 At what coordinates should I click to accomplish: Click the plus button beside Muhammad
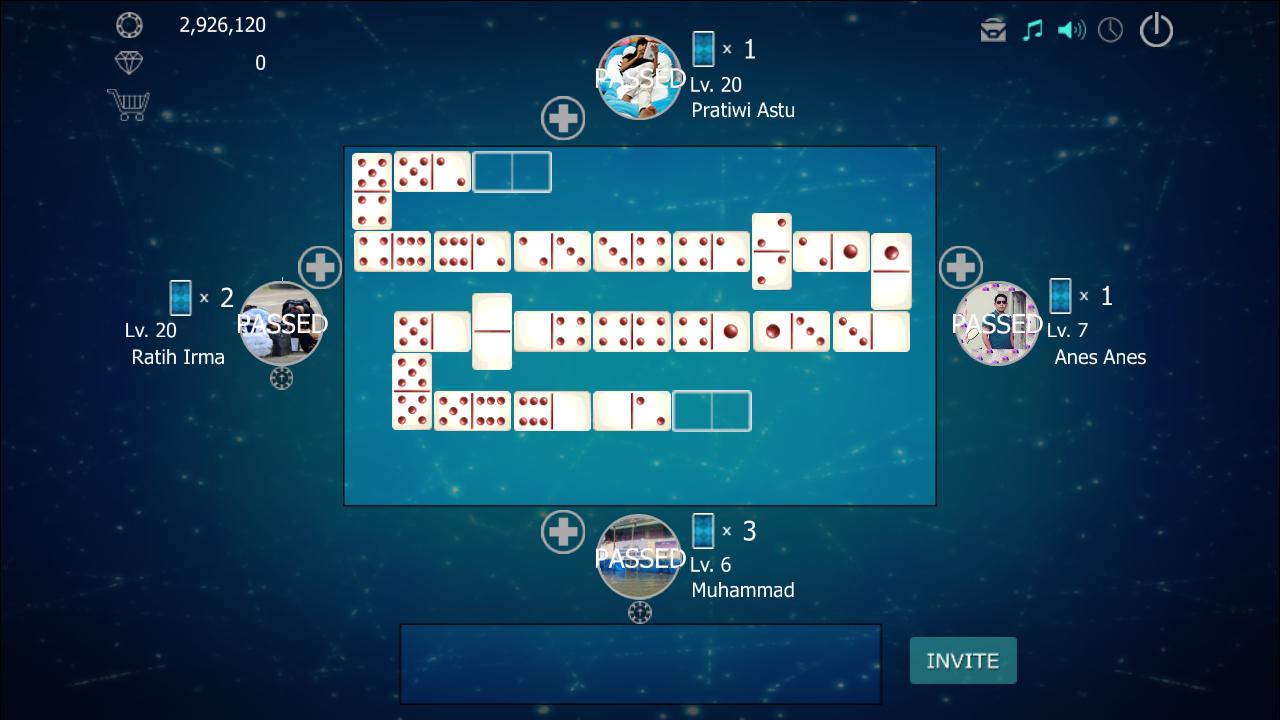[x=563, y=532]
